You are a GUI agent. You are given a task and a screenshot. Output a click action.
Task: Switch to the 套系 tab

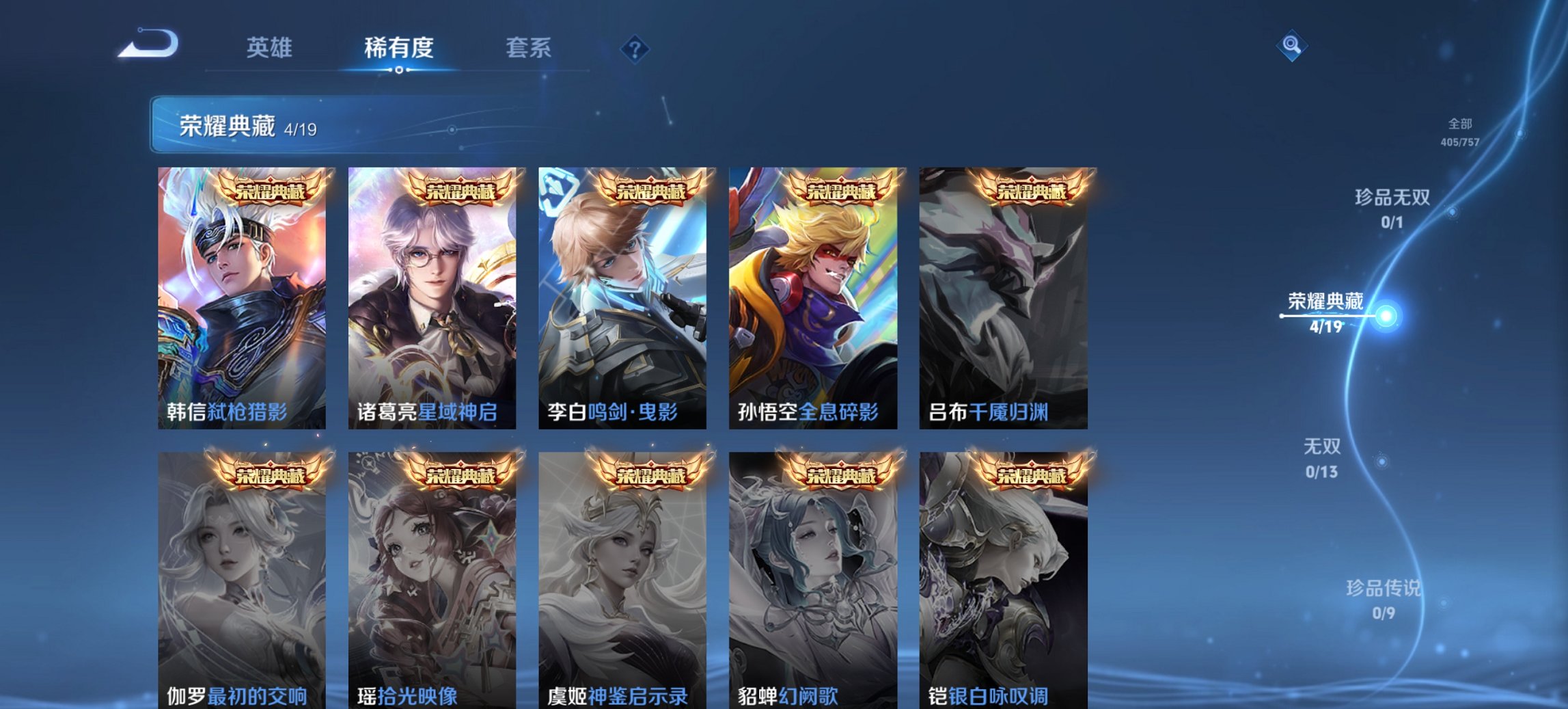528,49
